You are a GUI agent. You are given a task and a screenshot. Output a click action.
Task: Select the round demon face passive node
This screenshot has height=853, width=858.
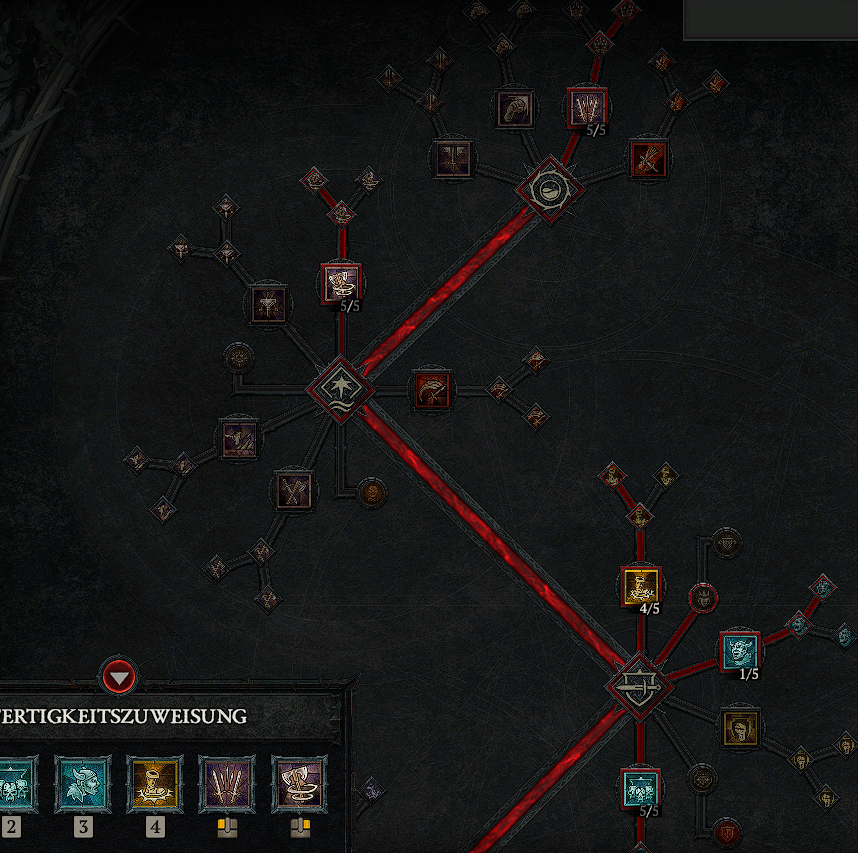coord(704,598)
